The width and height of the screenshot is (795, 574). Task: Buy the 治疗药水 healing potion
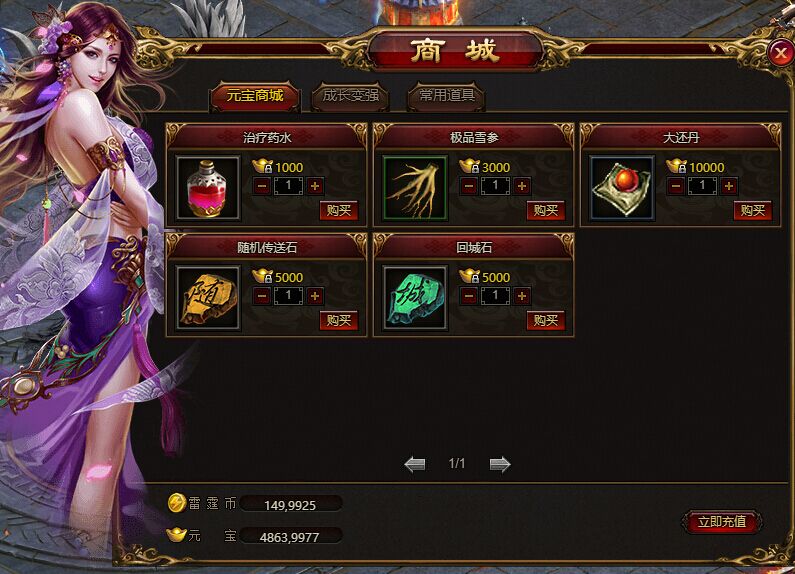pos(338,210)
